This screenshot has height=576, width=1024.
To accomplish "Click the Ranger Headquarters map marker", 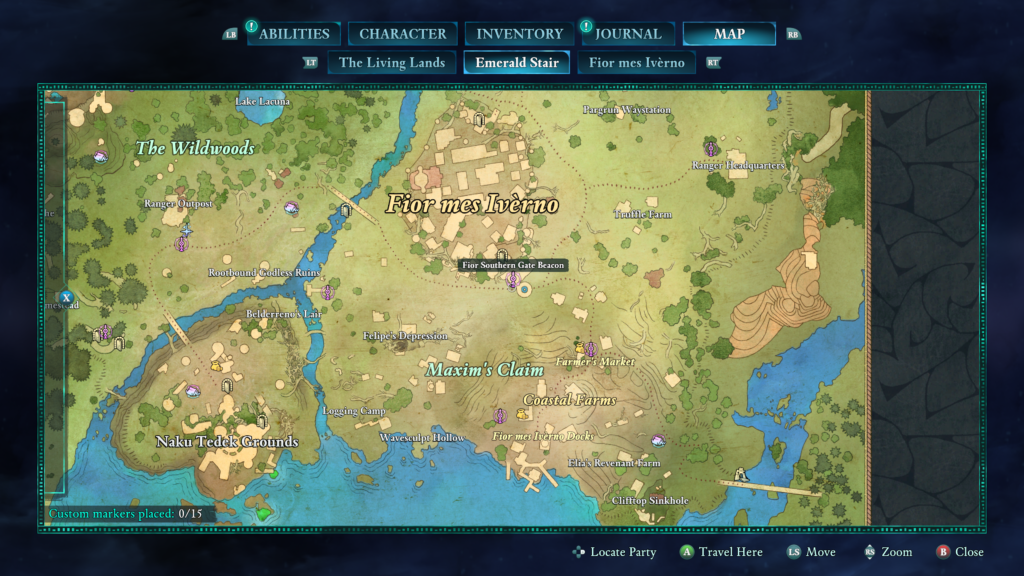I will (x=711, y=149).
